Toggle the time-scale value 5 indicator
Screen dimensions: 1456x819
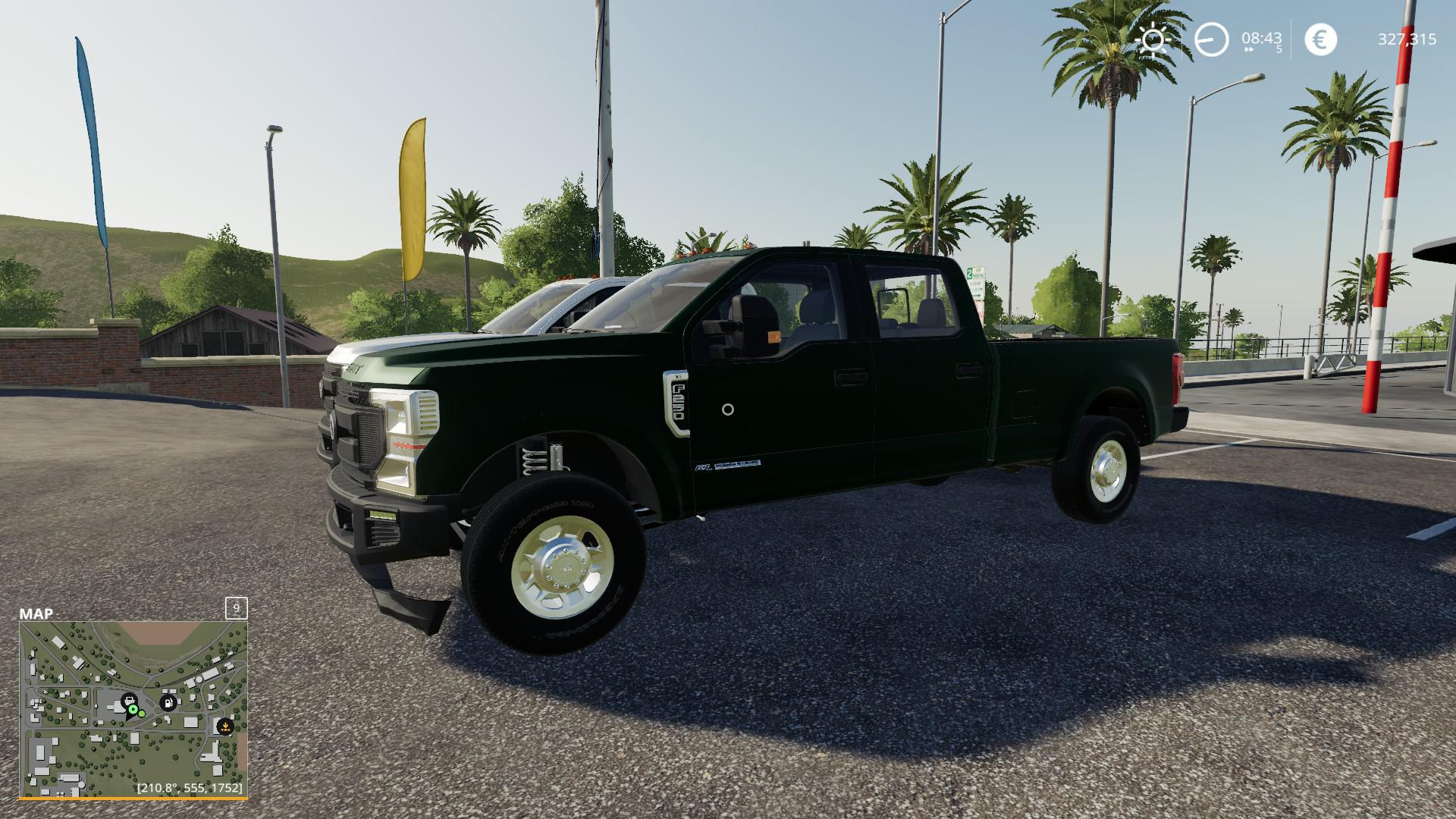1279,49
